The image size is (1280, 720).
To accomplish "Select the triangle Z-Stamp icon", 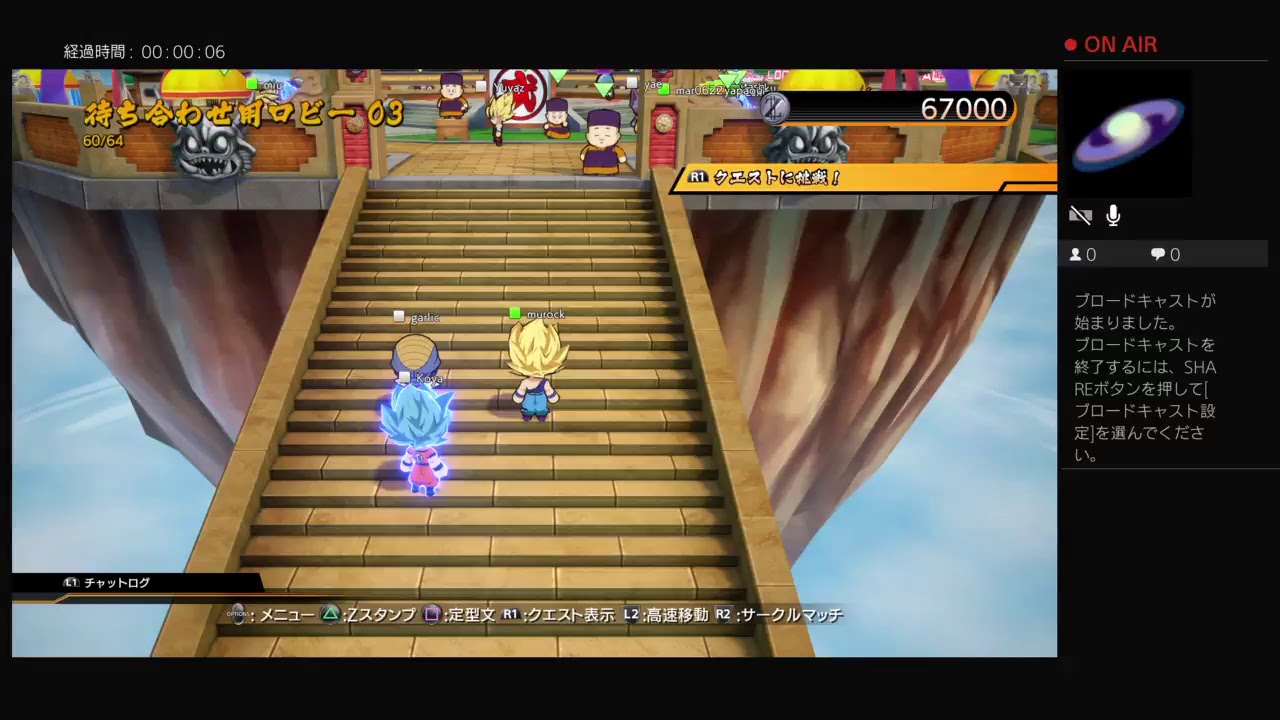I will click(x=330, y=615).
